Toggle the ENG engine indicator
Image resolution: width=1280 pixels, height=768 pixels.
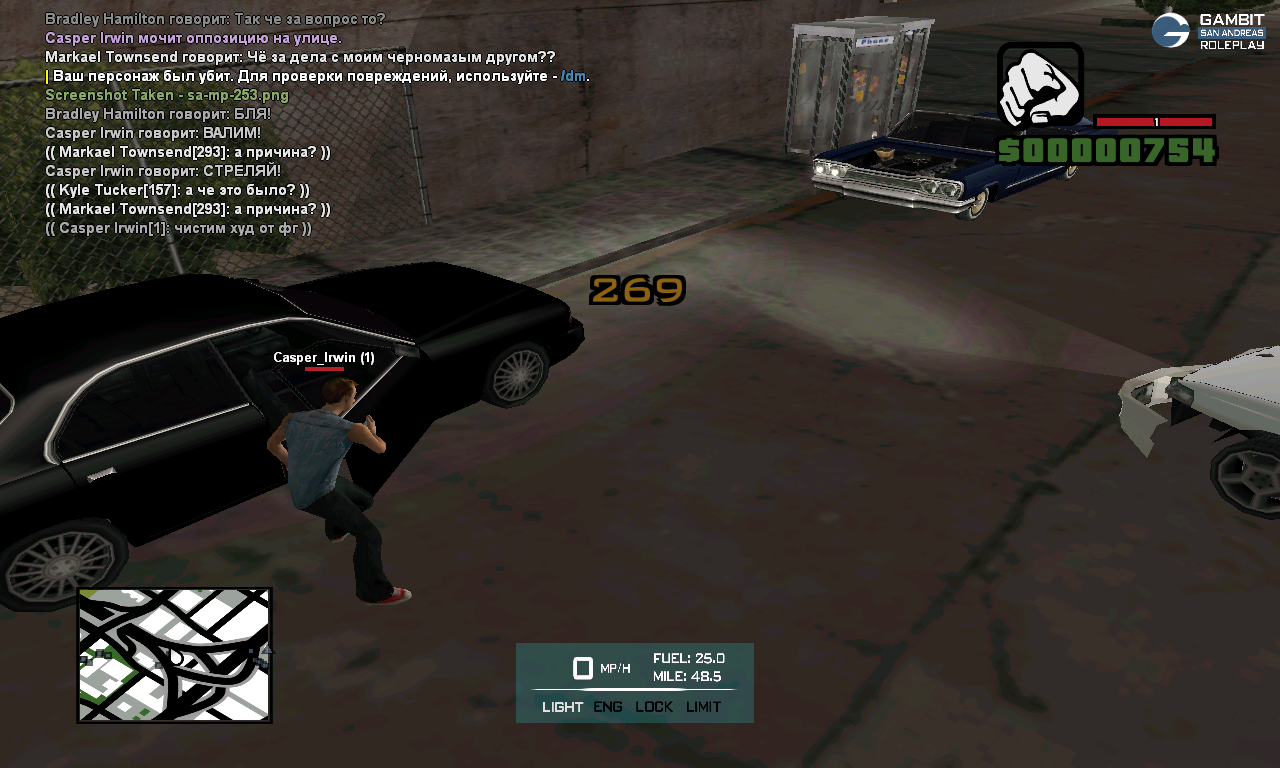(607, 707)
